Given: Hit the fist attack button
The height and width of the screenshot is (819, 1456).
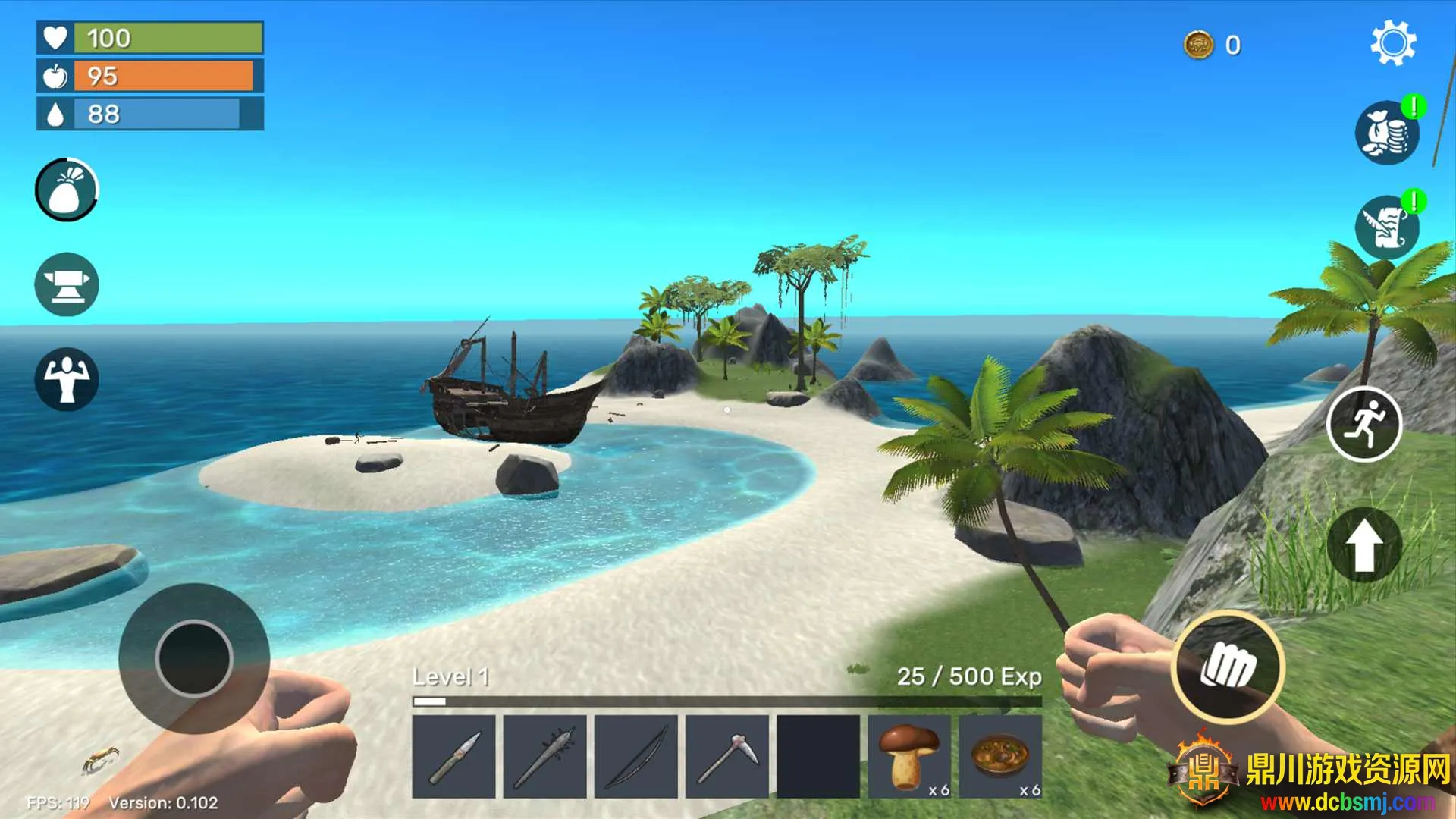Looking at the screenshot, I should coord(1228,667).
